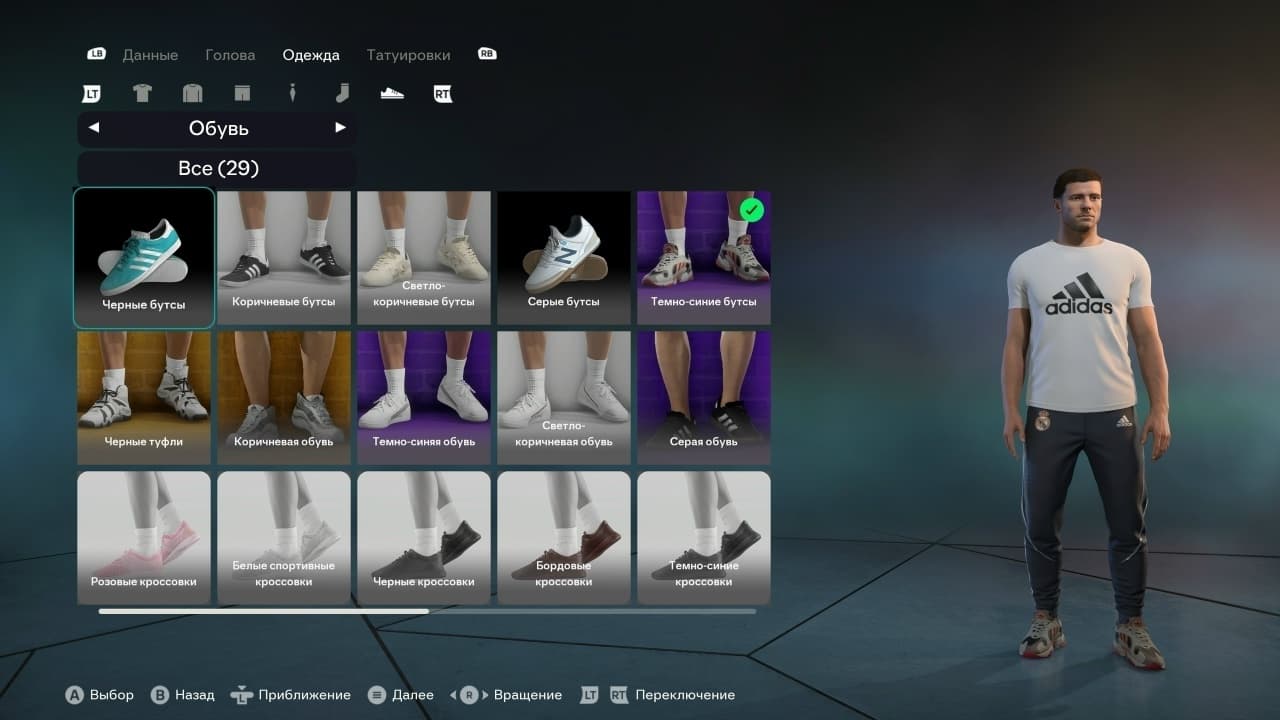1280x720 pixels.
Task: Open the Все (29) filter selector
Action: click(x=217, y=168)
